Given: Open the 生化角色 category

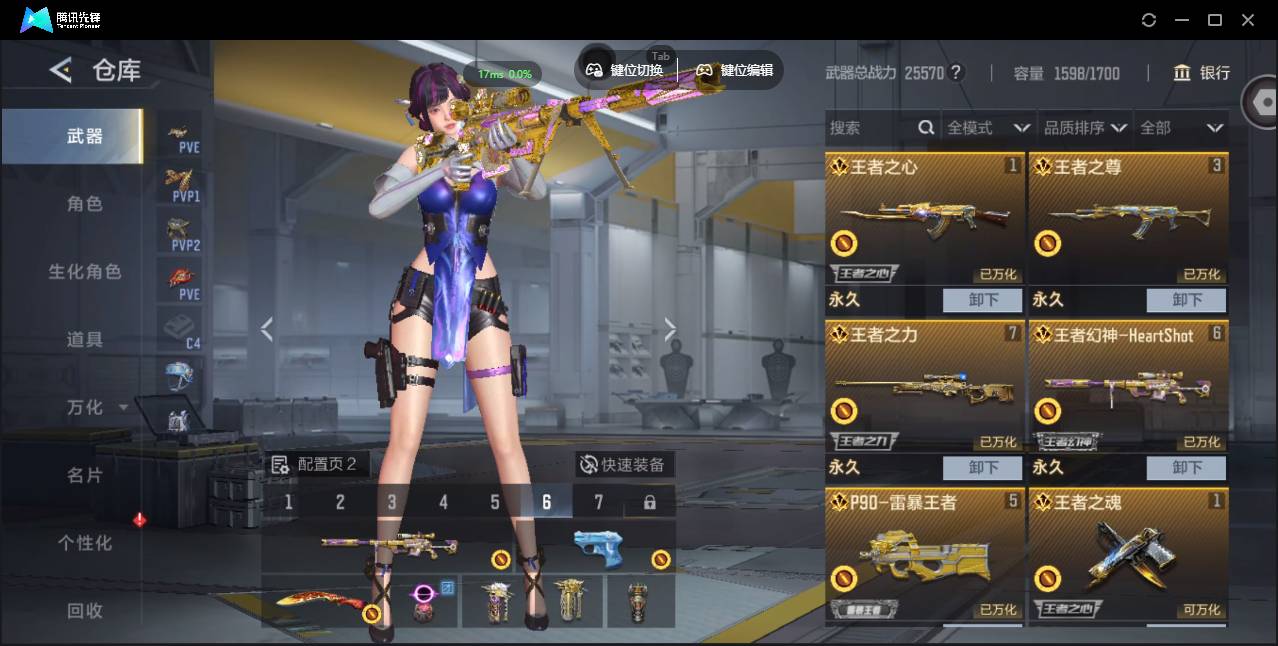Looking at the screenshot, I should (84, 272).
